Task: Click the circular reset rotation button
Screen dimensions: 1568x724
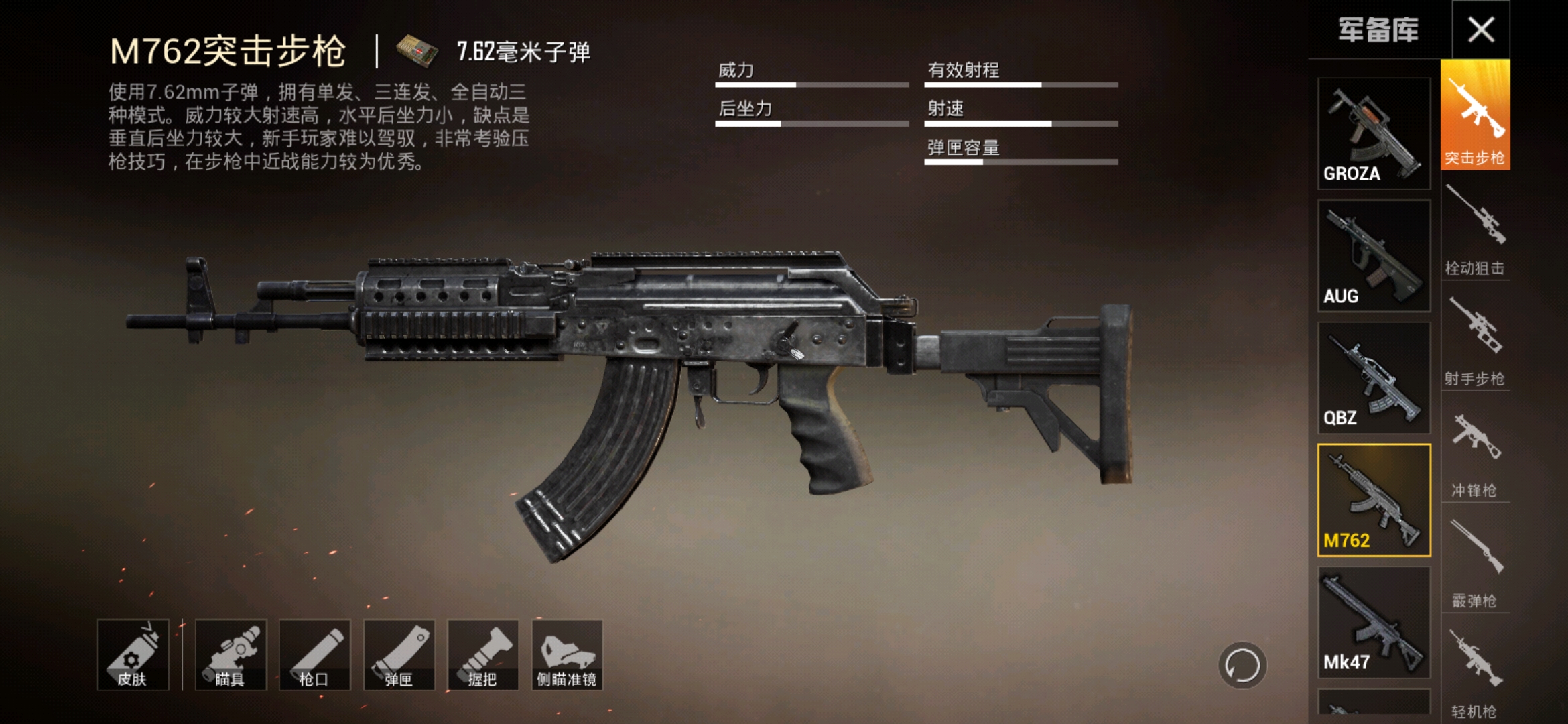Action: click(x=1242, y=666)
